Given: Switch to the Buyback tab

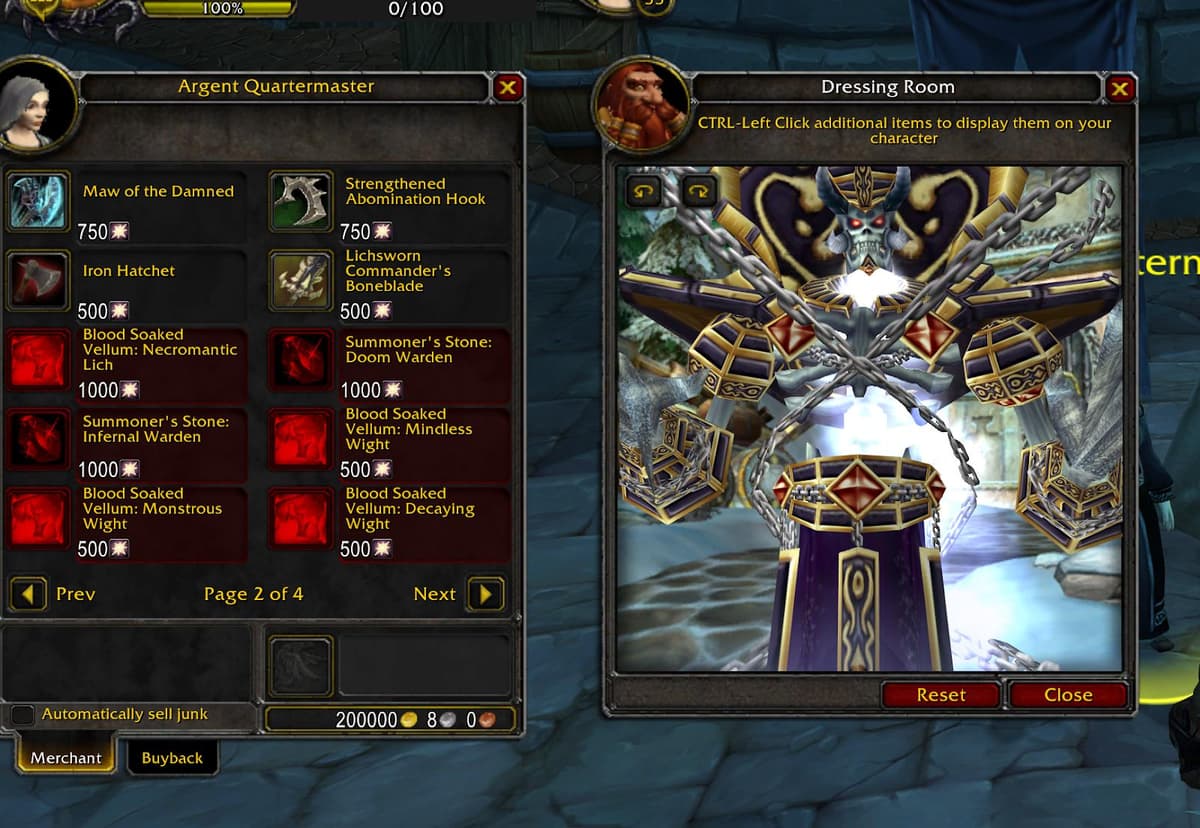Looking at the screenshot, I should pyautogui.click(x=172, y=758).
